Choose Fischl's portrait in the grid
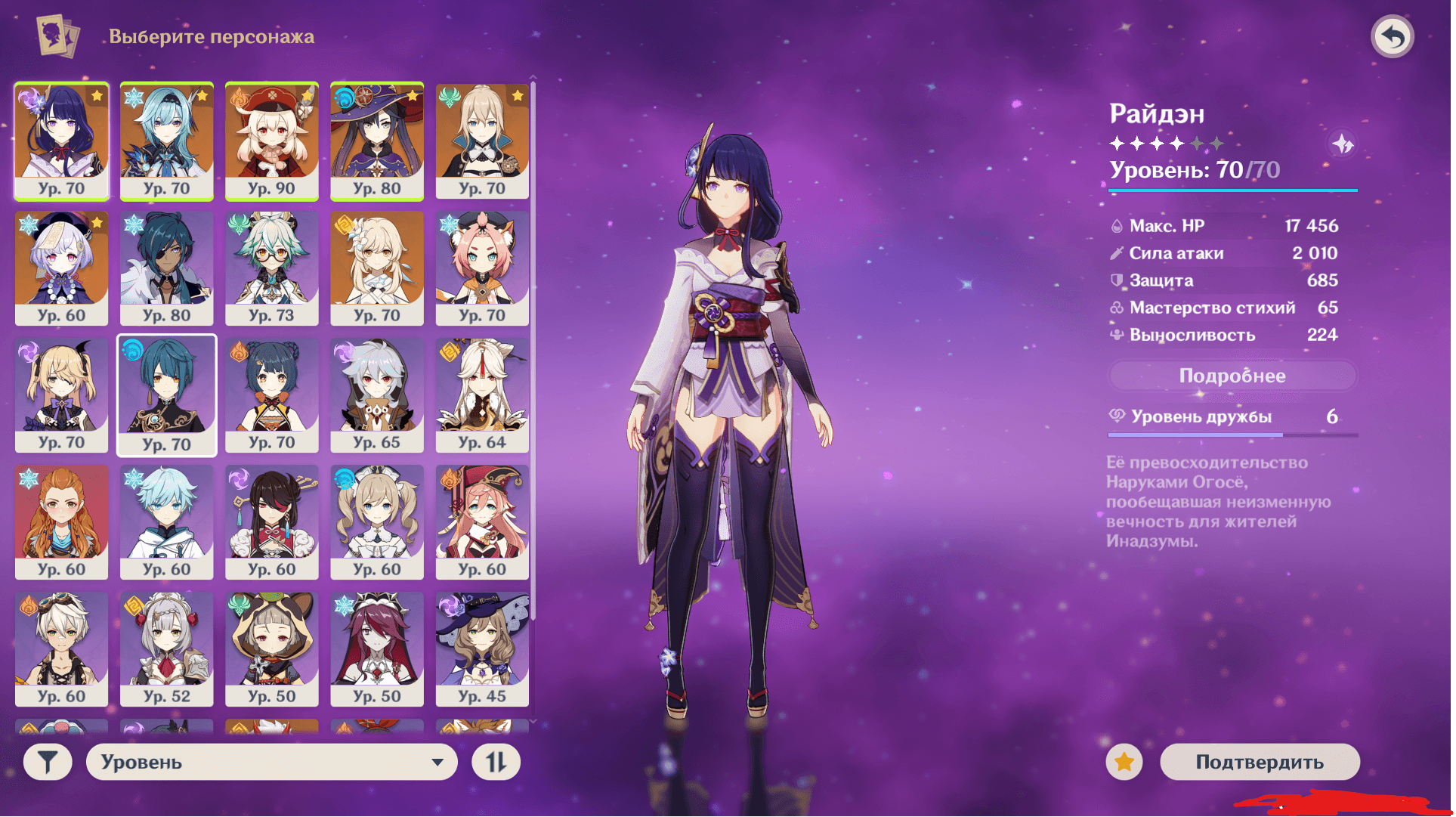The height and width of the screenshot is (817, 1456). tap(62, 395)
